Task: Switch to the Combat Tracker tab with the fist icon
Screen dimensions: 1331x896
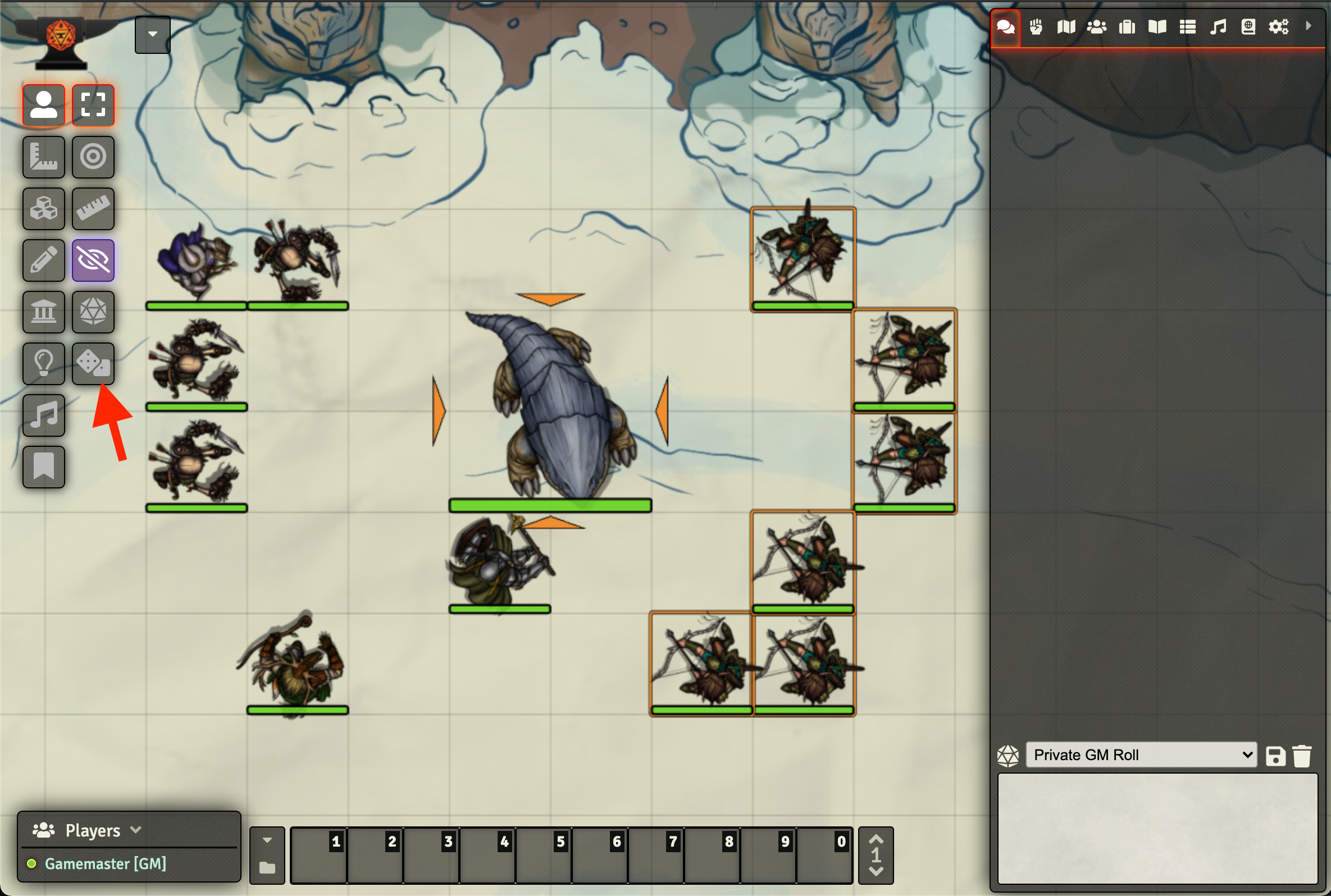Action: 1036,26
